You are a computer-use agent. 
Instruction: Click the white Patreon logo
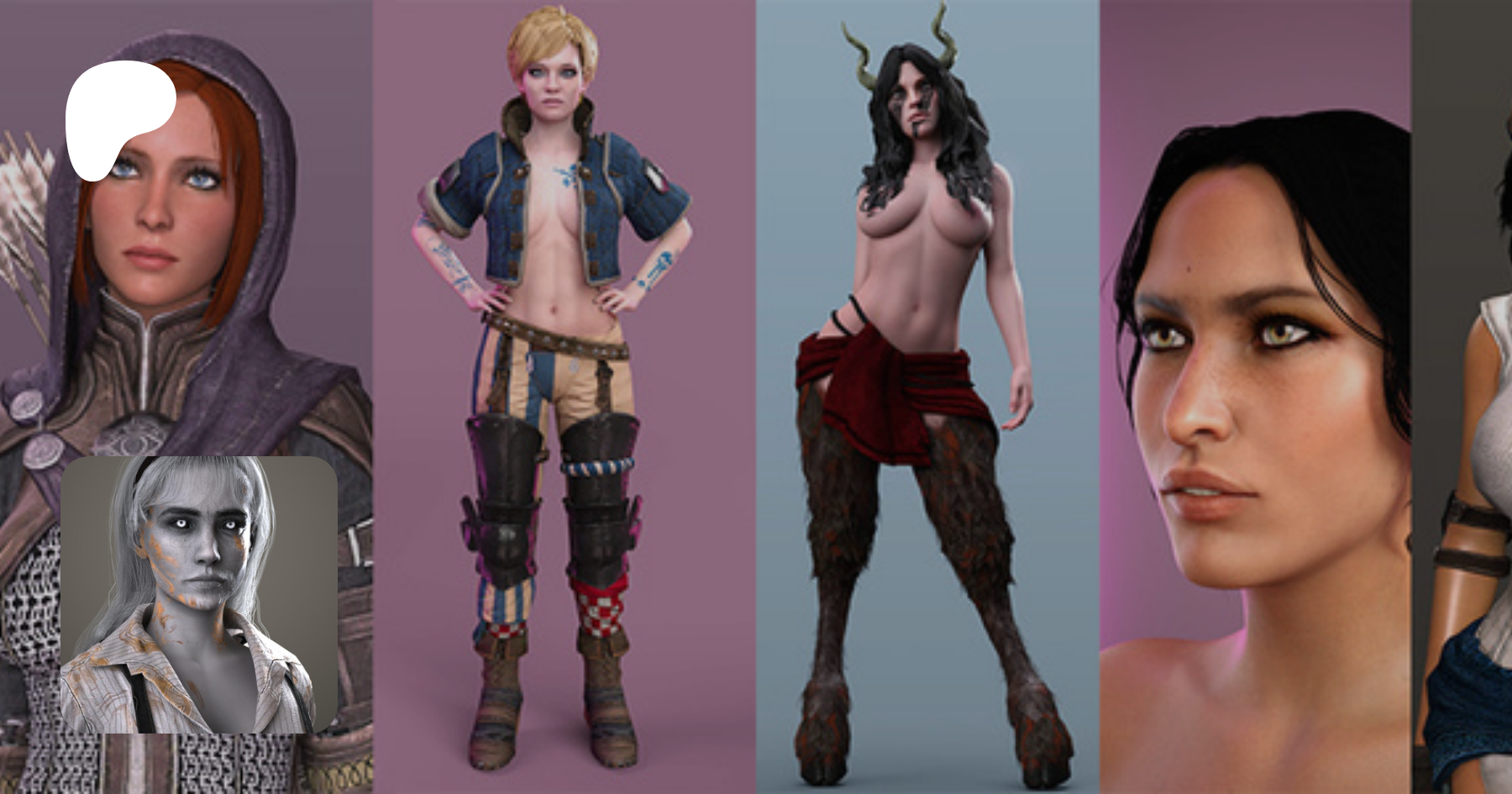pos(118,118)
